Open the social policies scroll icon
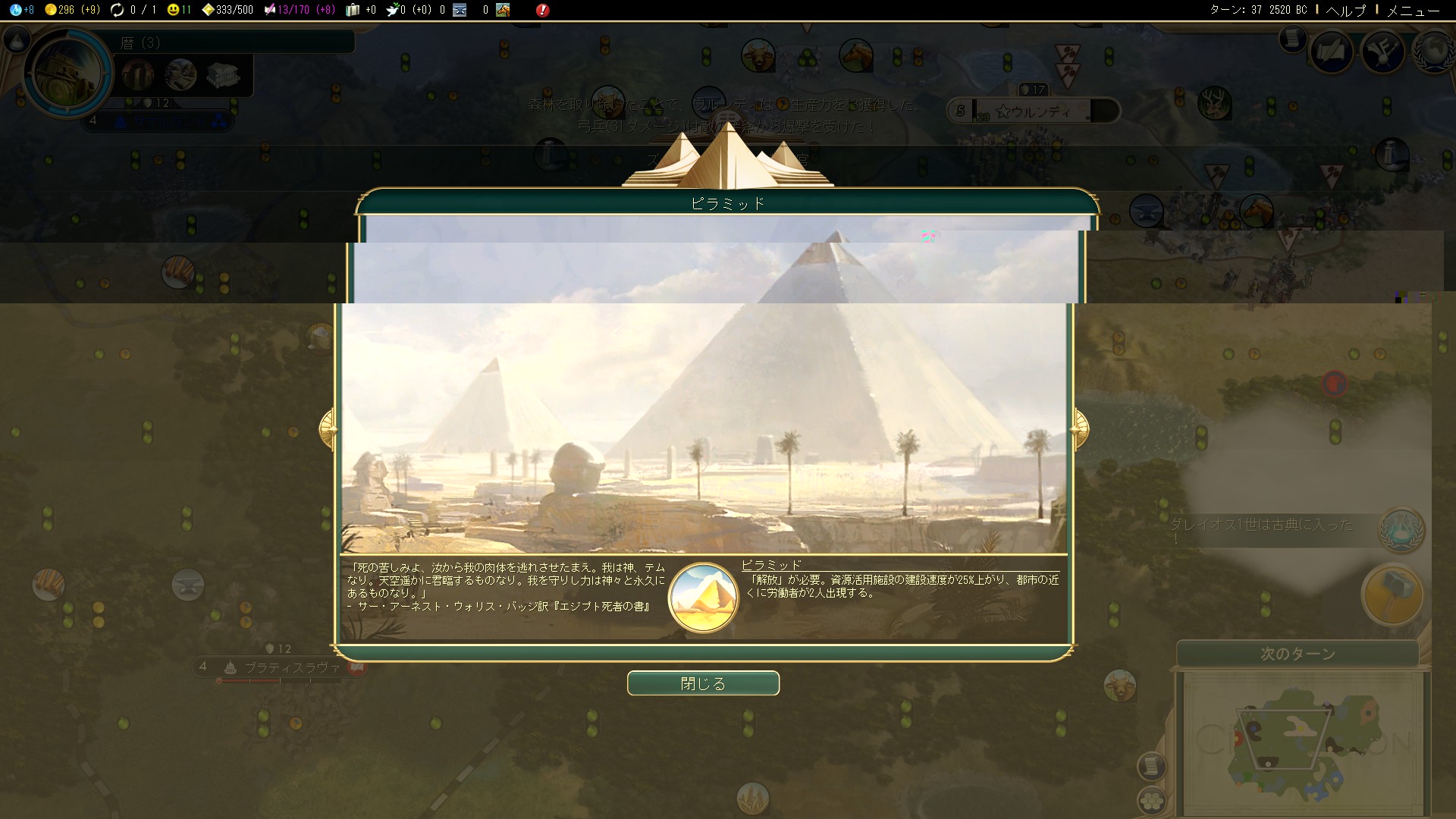 1332,52
